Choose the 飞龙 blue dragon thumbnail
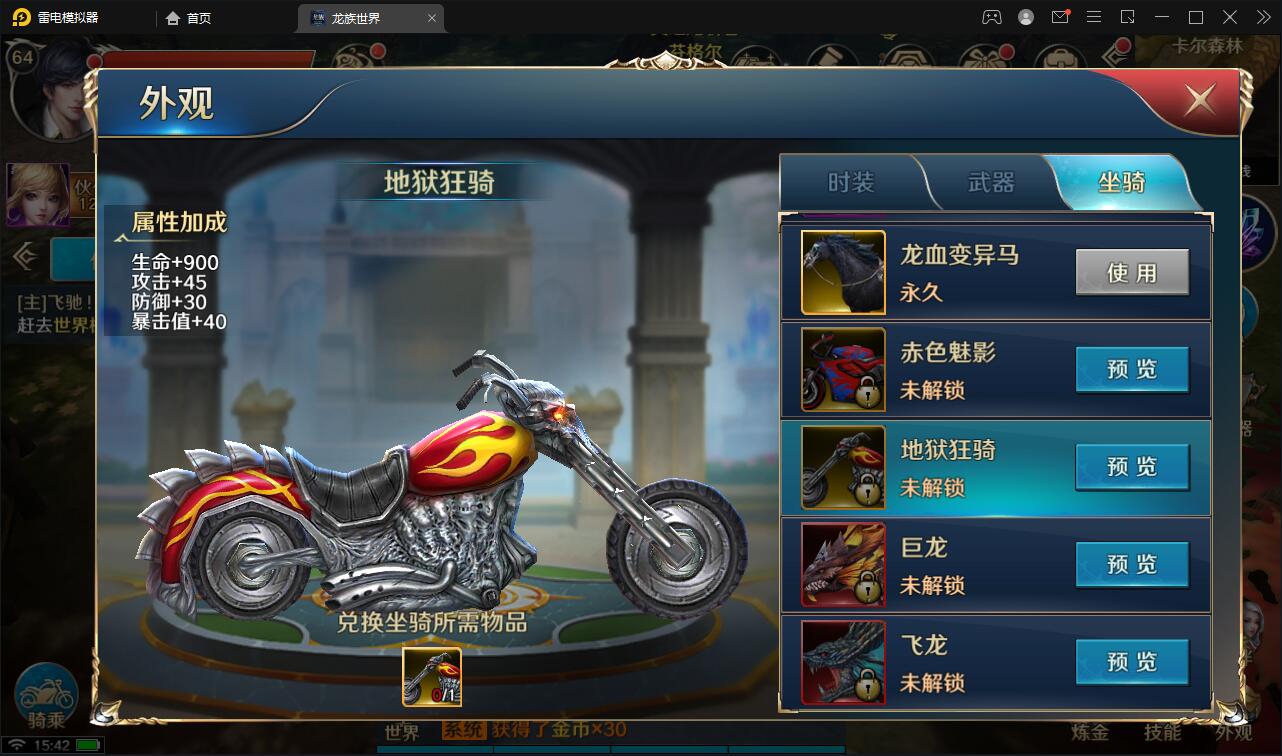This screenshot has height=756, width=1282. (843, 662)
